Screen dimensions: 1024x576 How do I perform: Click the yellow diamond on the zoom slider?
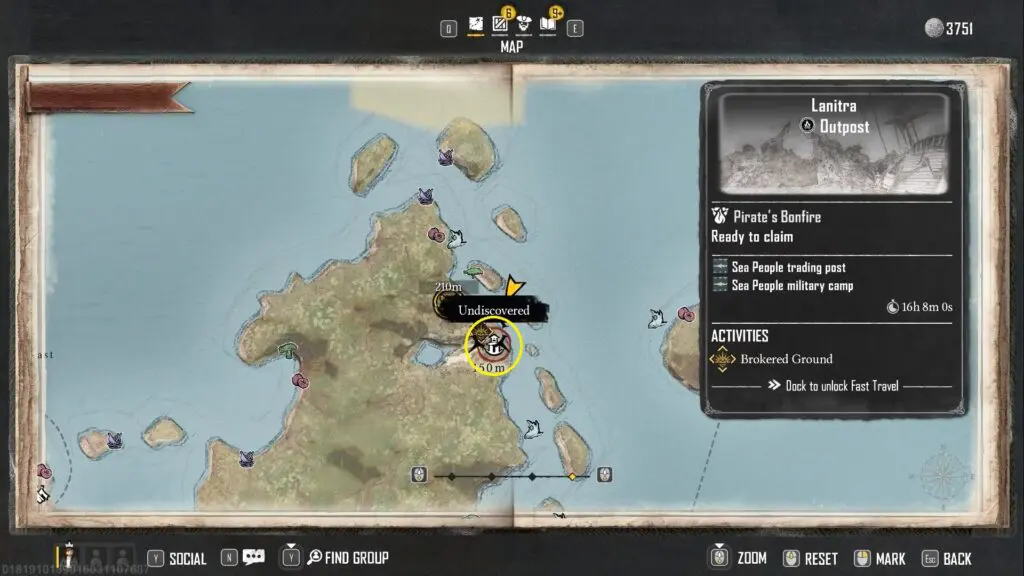click(572, 476)
